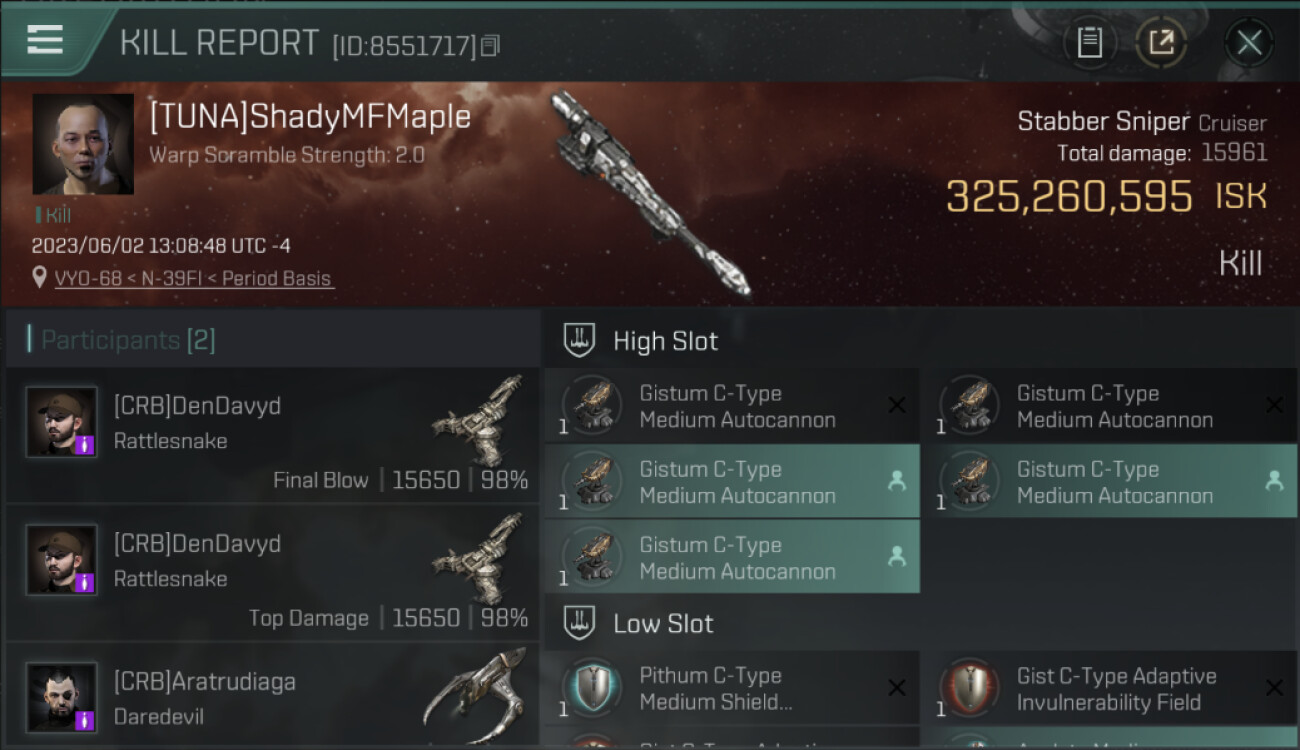
Task: Select the Gist C-Type Adaptive Invulnerability Field
Action: point(1109,689)
